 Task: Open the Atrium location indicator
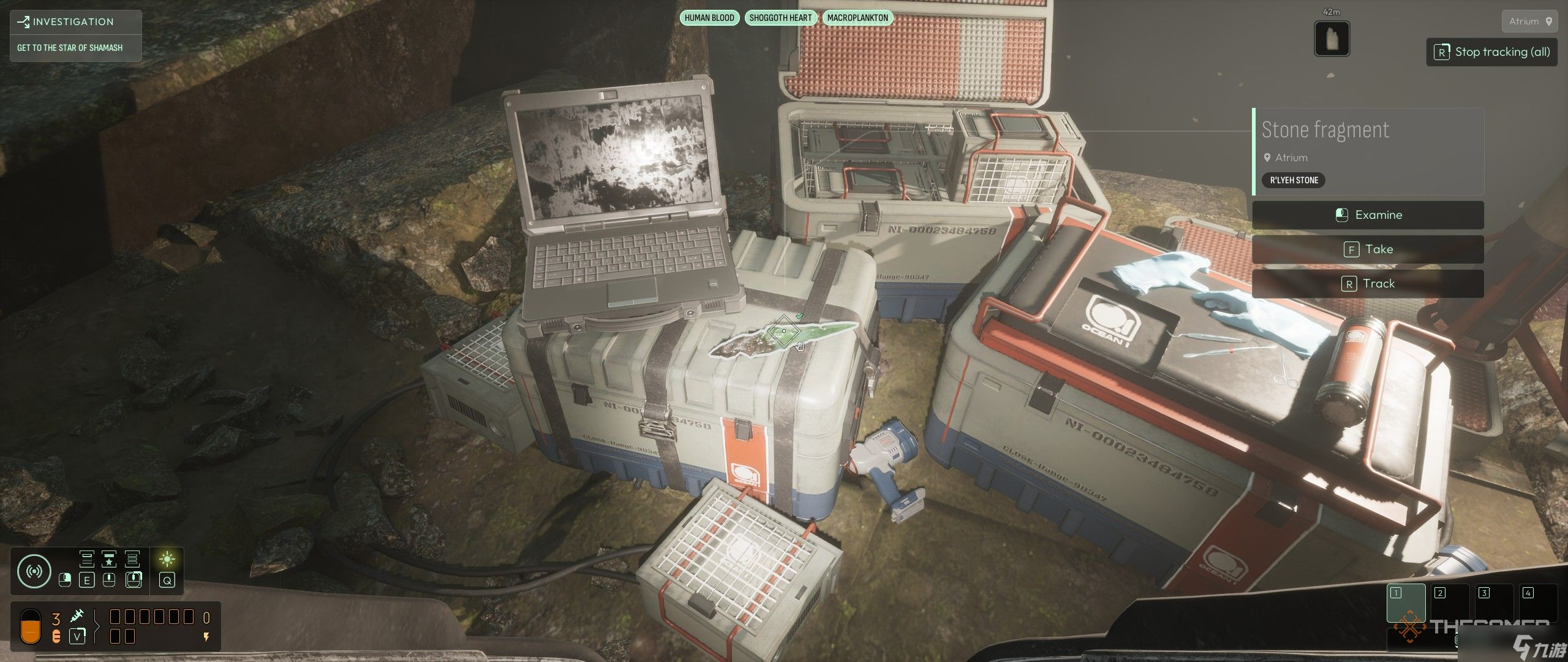click(x=1529, y=21)
